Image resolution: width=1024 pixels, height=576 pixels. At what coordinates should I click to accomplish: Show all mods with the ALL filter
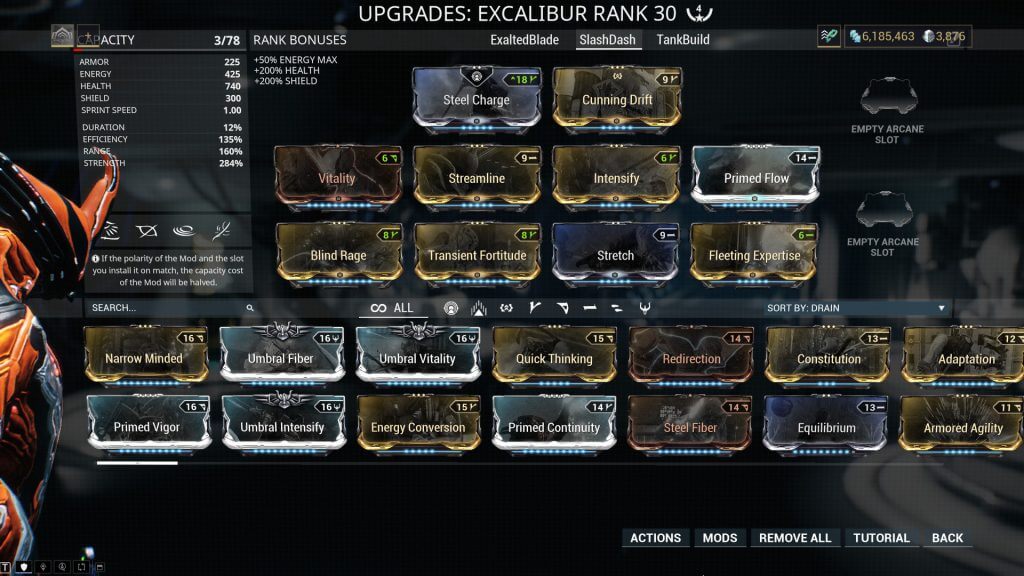point(391,308)
